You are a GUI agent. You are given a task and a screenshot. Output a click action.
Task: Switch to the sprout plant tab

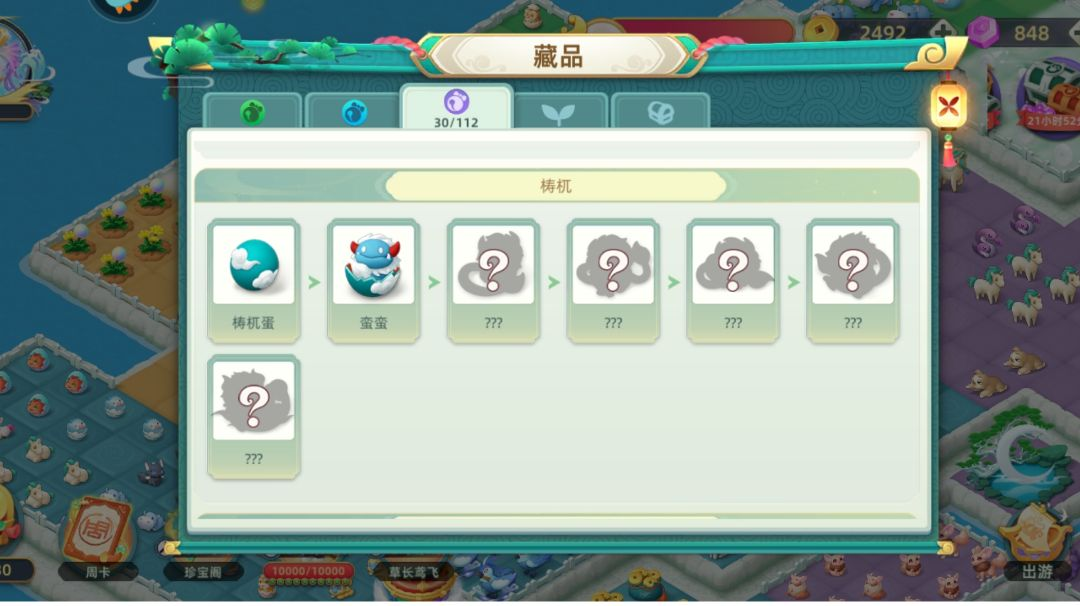557,112
